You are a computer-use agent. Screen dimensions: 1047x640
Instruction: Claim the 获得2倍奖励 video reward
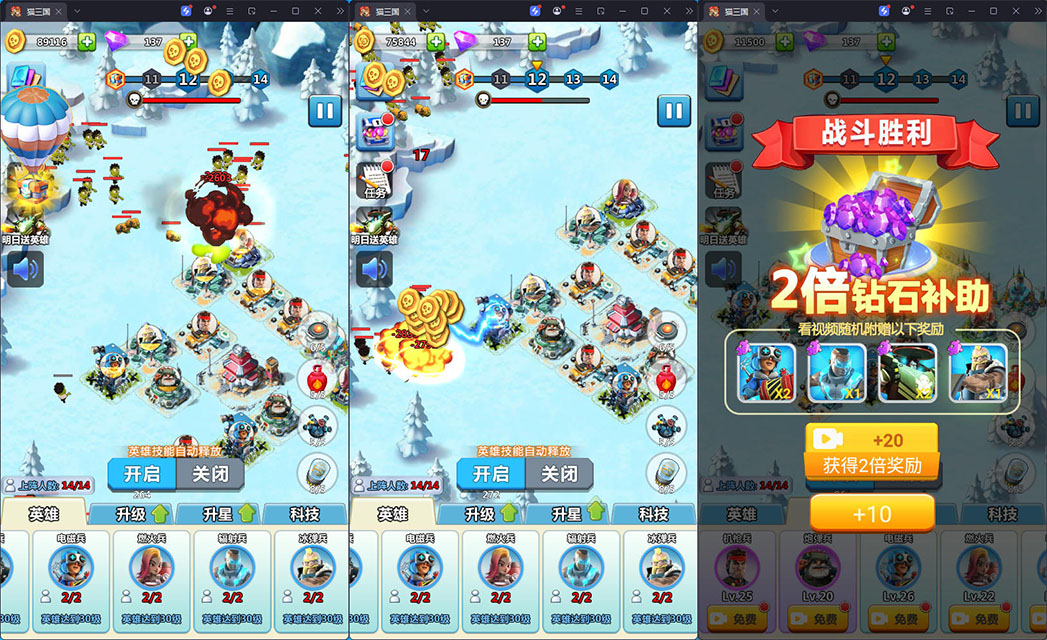[871, 452]
